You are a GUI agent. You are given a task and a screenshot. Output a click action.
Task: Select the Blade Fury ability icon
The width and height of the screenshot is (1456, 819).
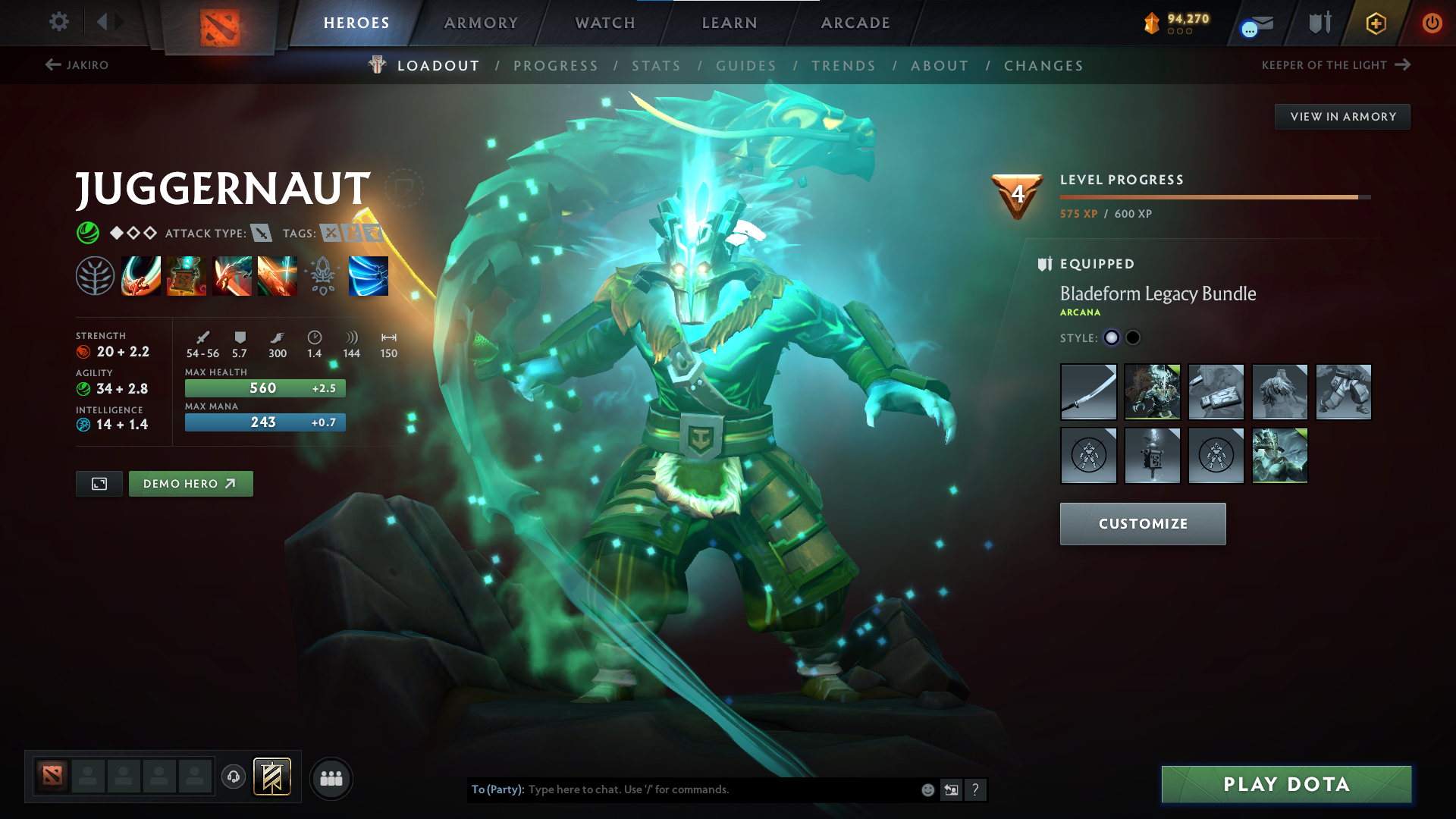click(141, 275)
